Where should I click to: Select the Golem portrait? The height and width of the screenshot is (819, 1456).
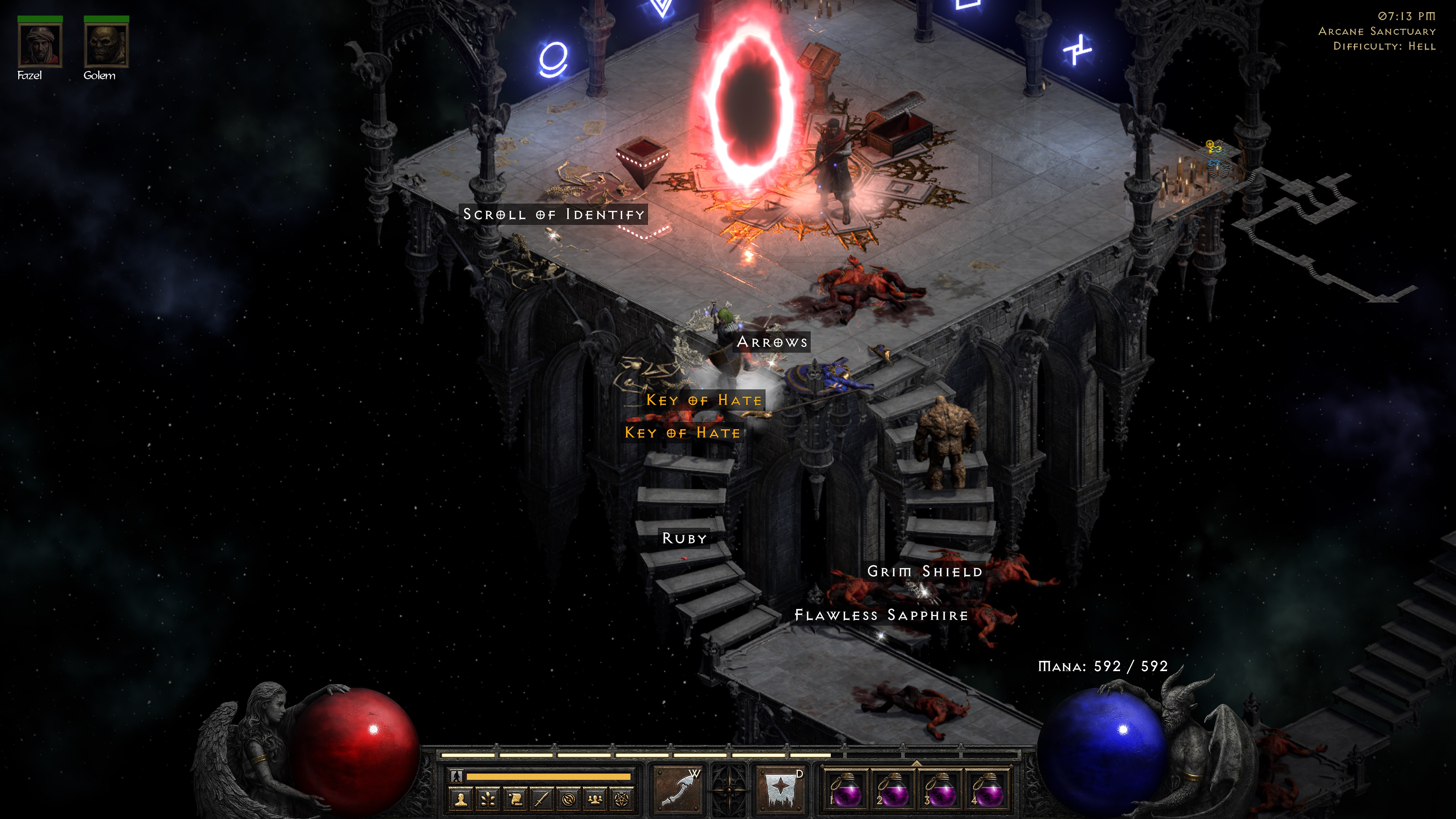pos(106,46)
